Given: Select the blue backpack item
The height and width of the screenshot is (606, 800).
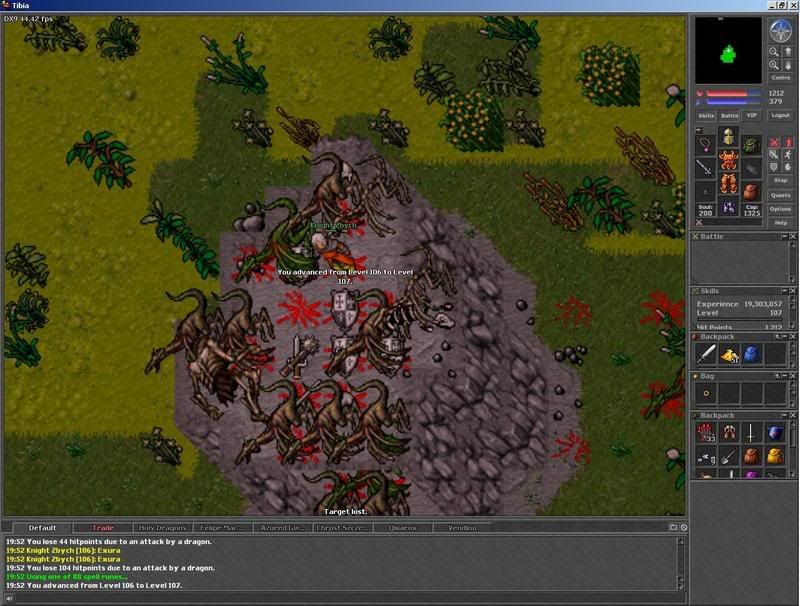Looking at the screenshot, I should click(x=751, y=354).
